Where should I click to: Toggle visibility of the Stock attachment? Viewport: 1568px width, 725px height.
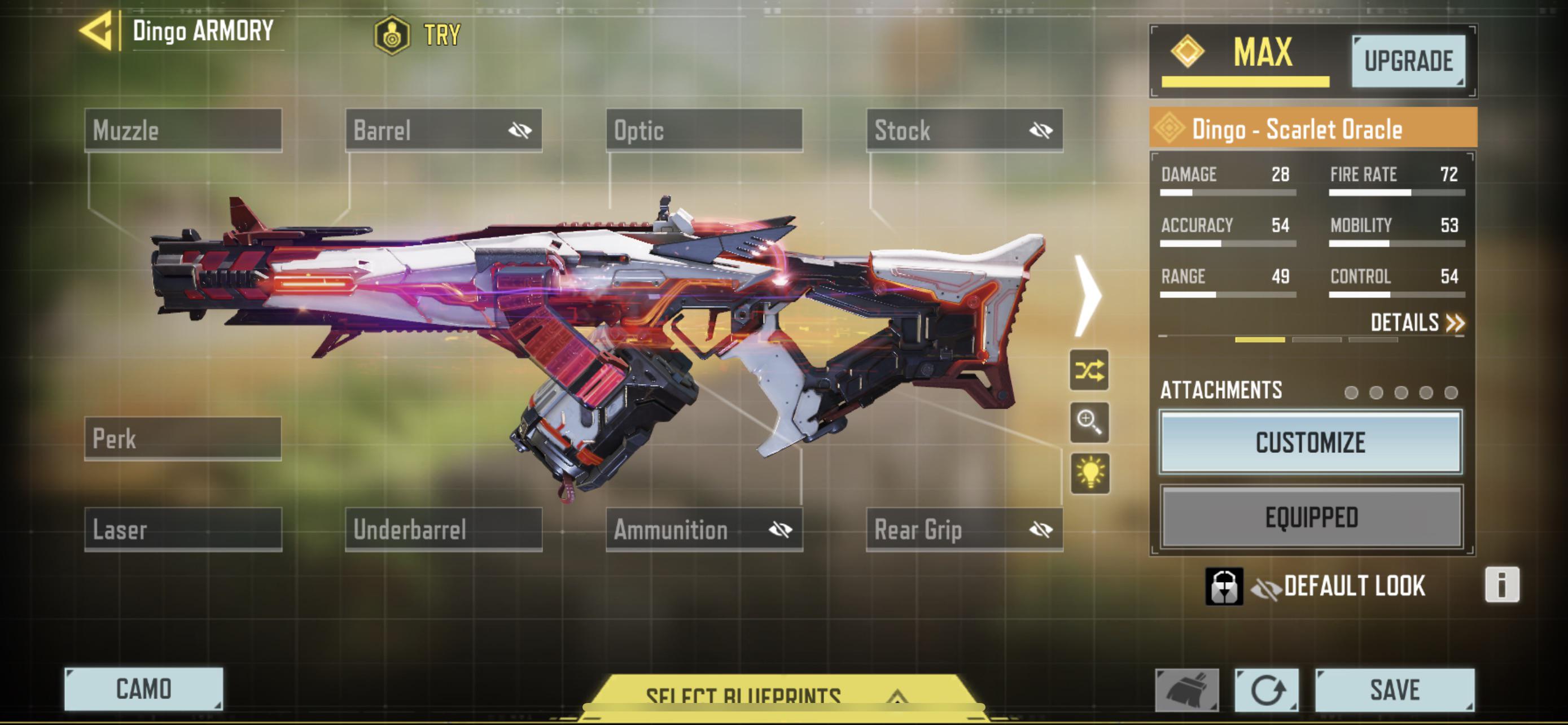1040,130
